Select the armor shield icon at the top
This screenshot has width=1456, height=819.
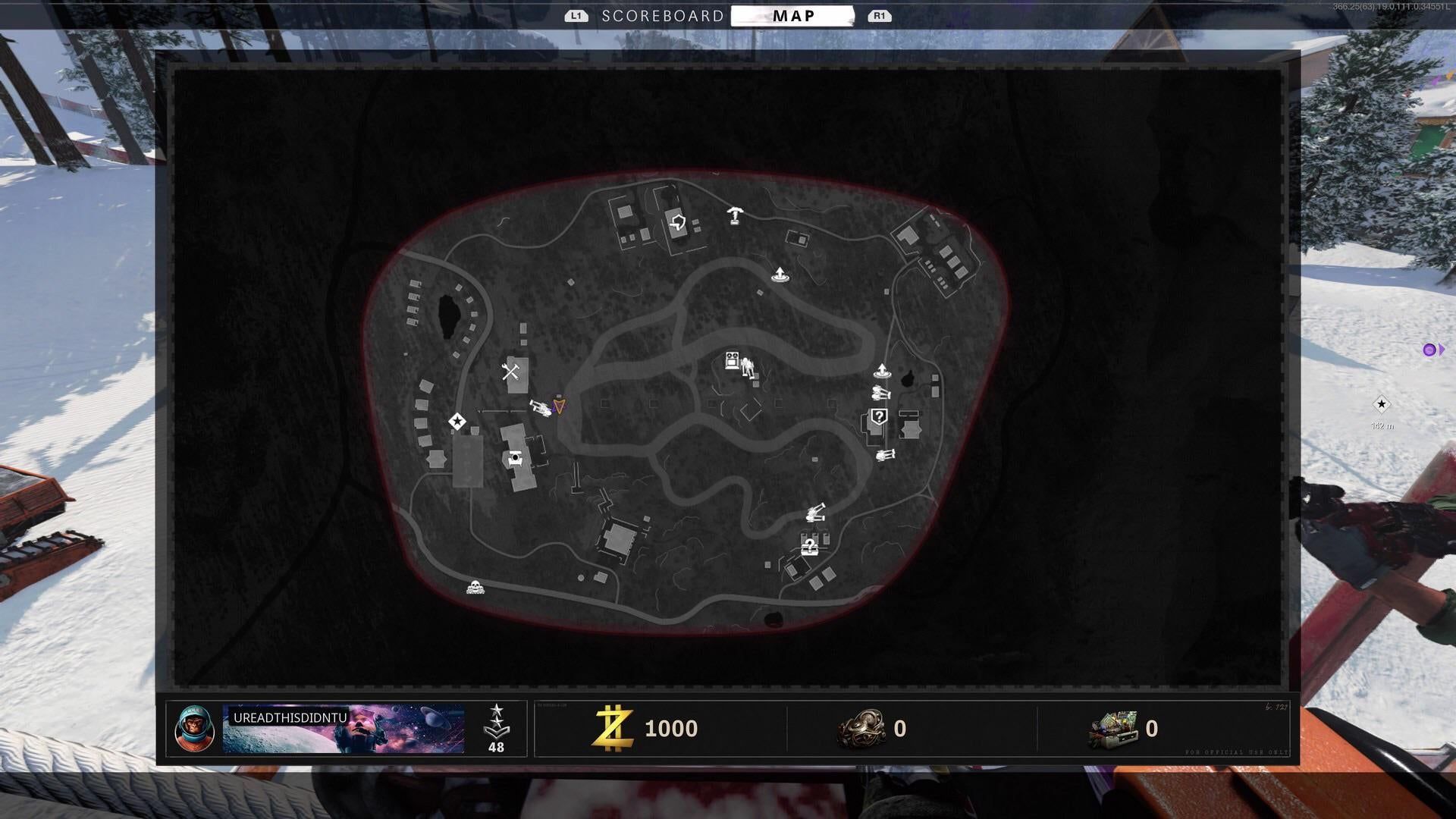click(679, 221)
